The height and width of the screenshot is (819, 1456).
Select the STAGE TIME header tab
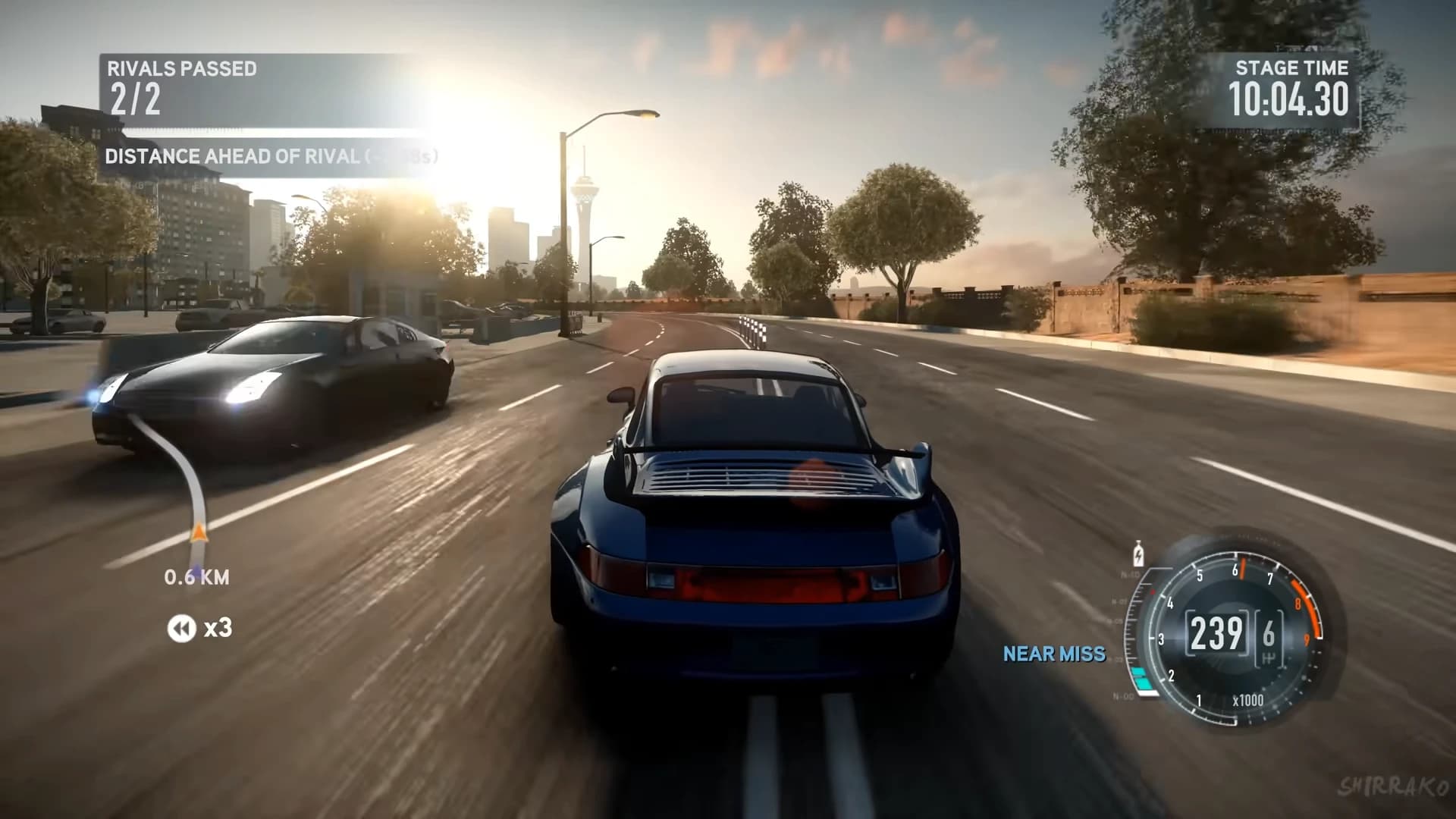1292,68
